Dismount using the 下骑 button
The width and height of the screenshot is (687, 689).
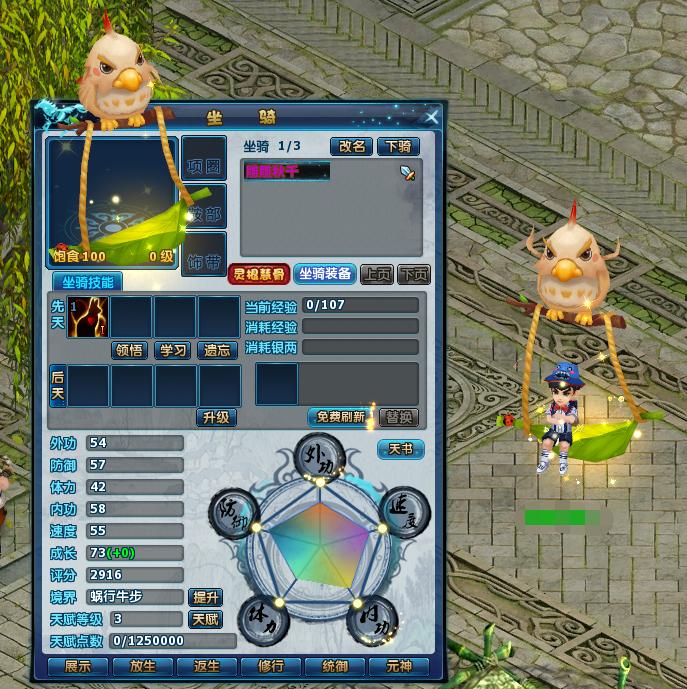pyautogui.click(x=399, y=146)
